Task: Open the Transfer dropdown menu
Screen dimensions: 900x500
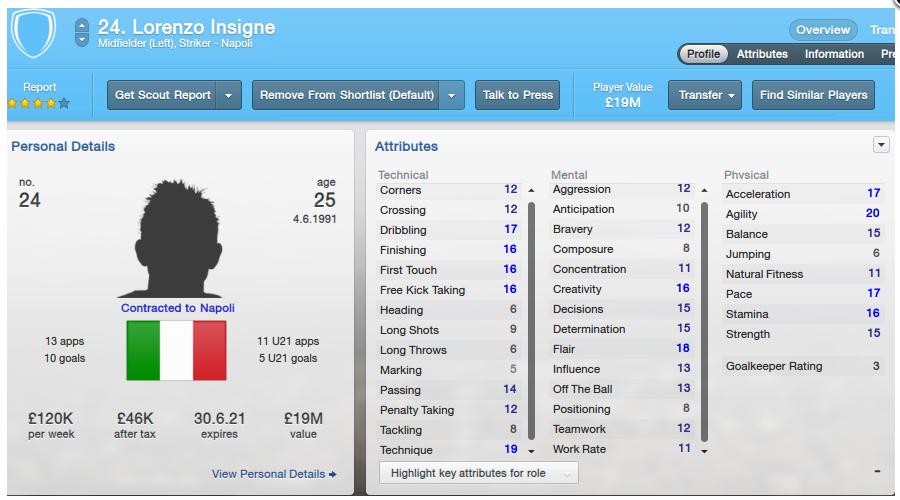Action: 705,95
